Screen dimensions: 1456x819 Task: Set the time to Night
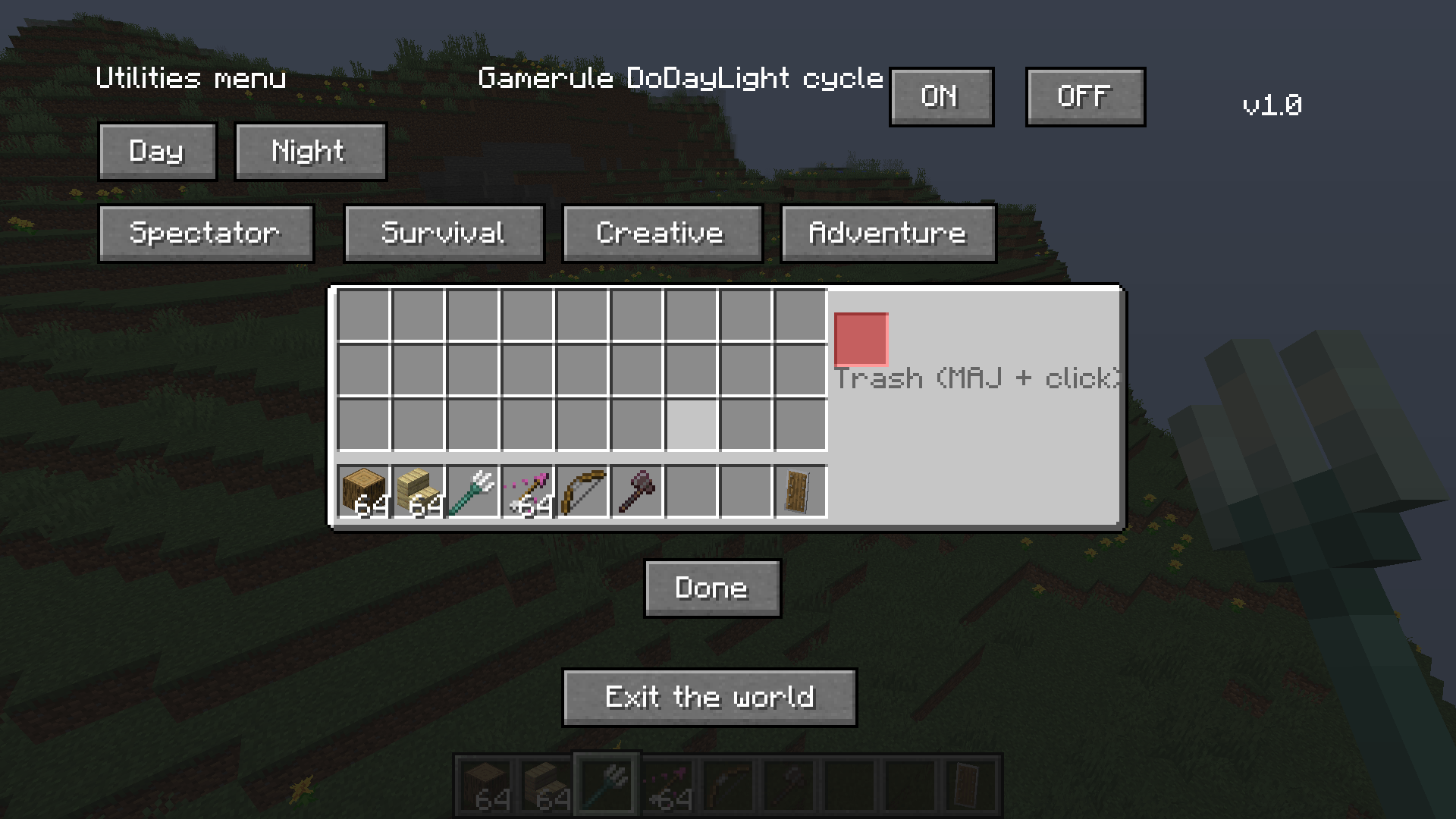310,151
